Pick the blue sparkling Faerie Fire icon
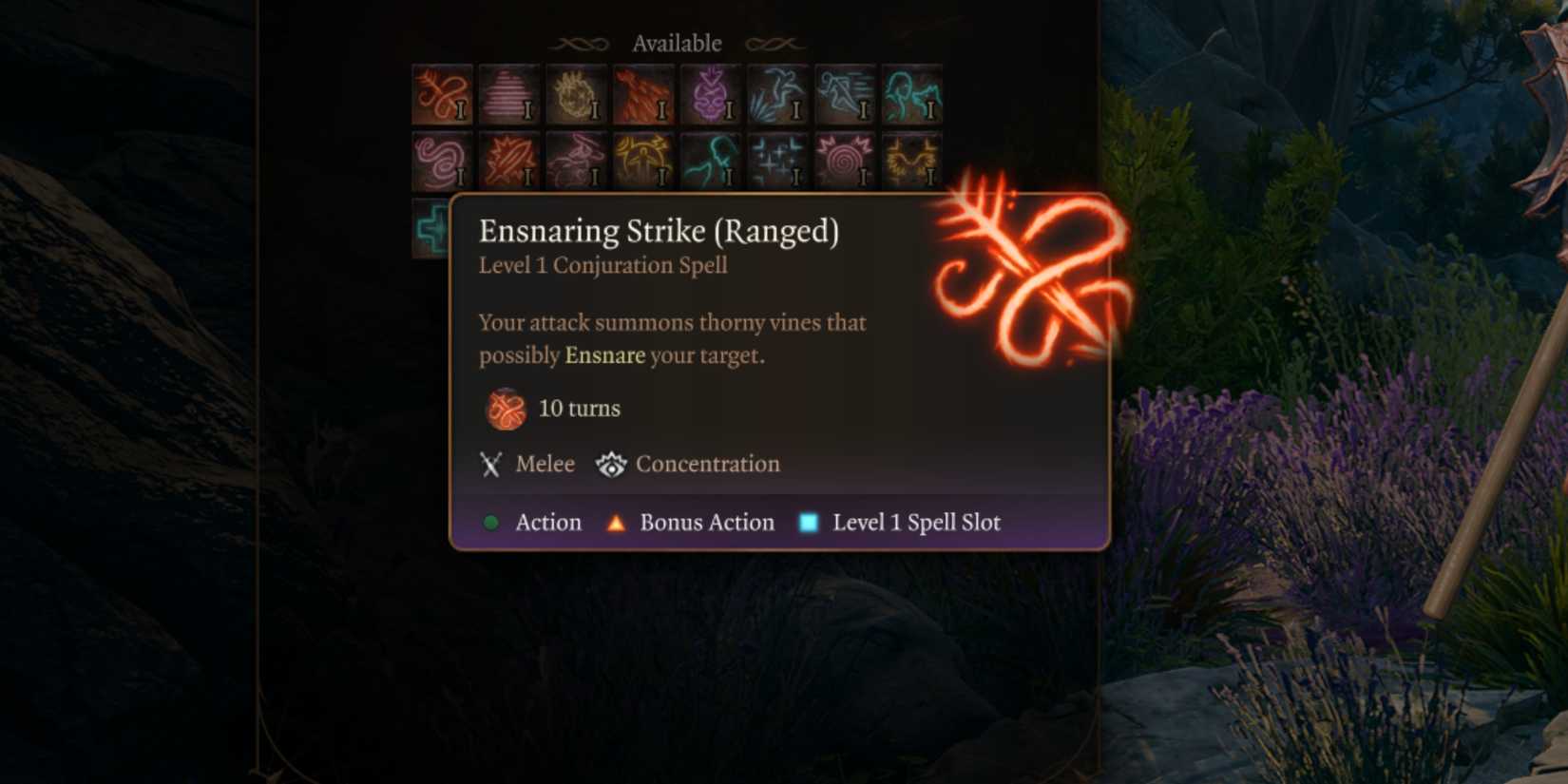1568x784 pixels. tap(778, 162)
